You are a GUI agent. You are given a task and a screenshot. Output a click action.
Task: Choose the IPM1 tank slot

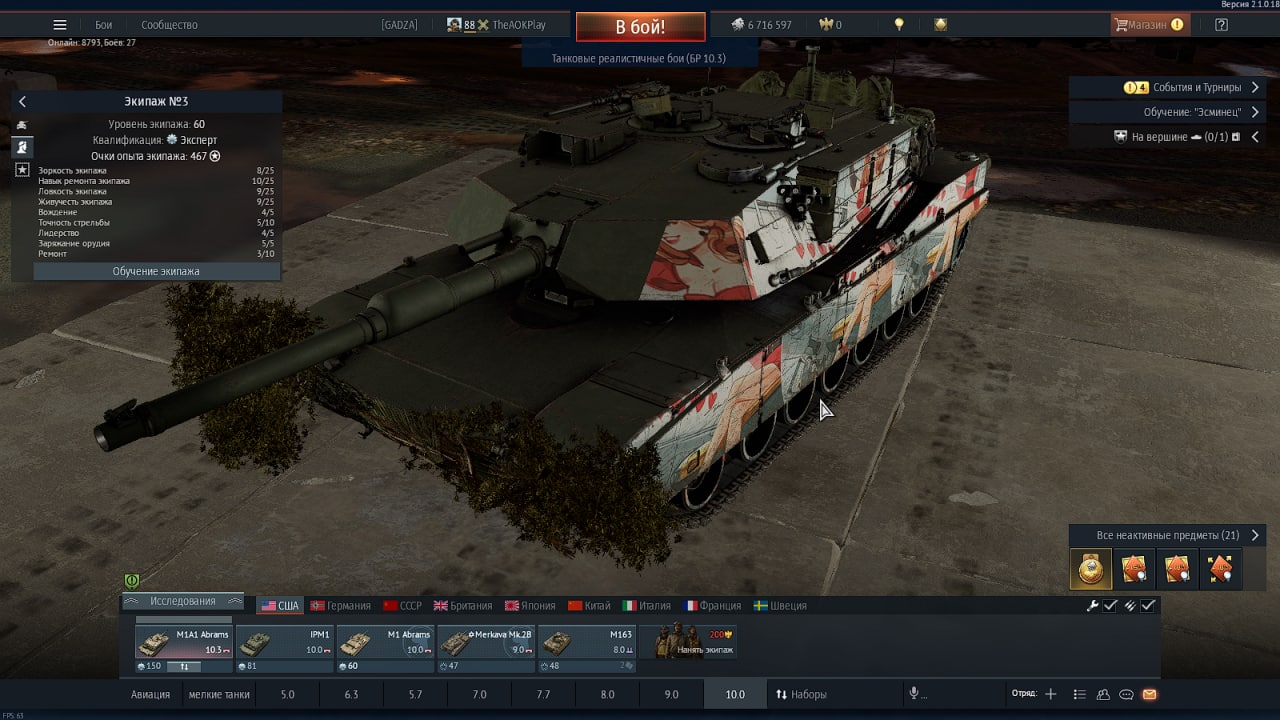(x=284, y=643)
